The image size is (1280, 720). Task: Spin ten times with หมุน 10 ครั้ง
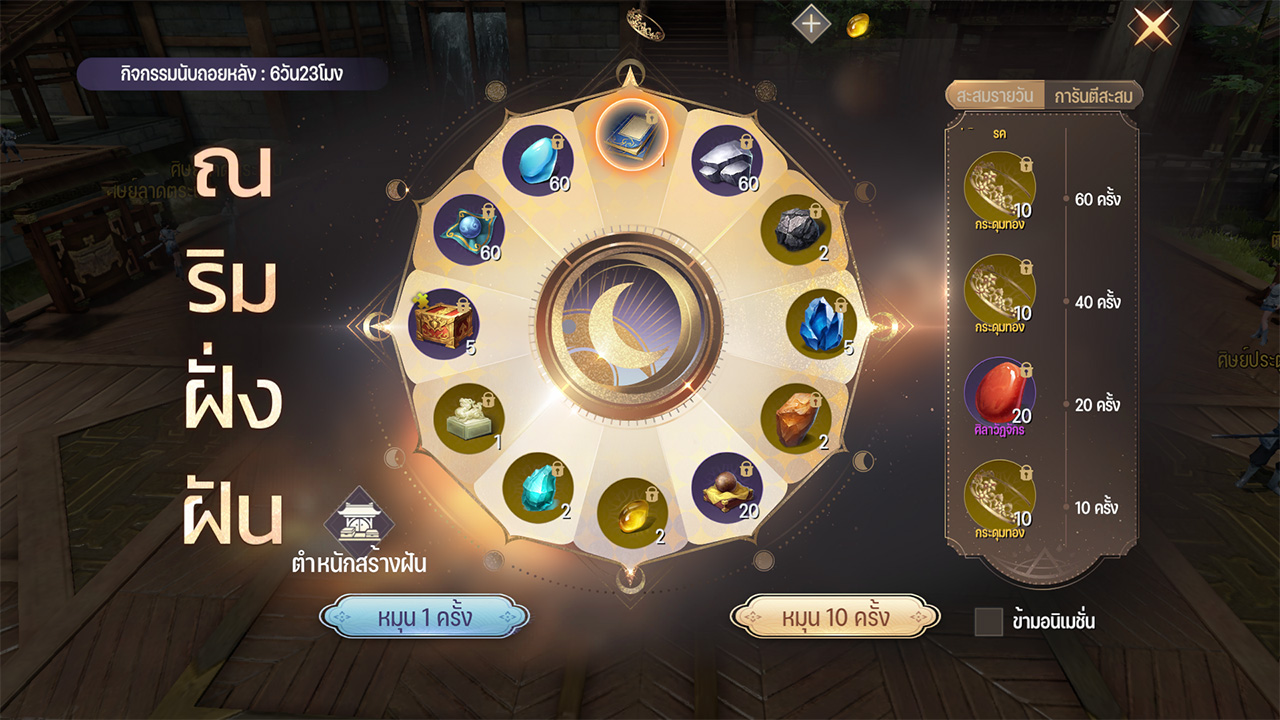point(835,617)
